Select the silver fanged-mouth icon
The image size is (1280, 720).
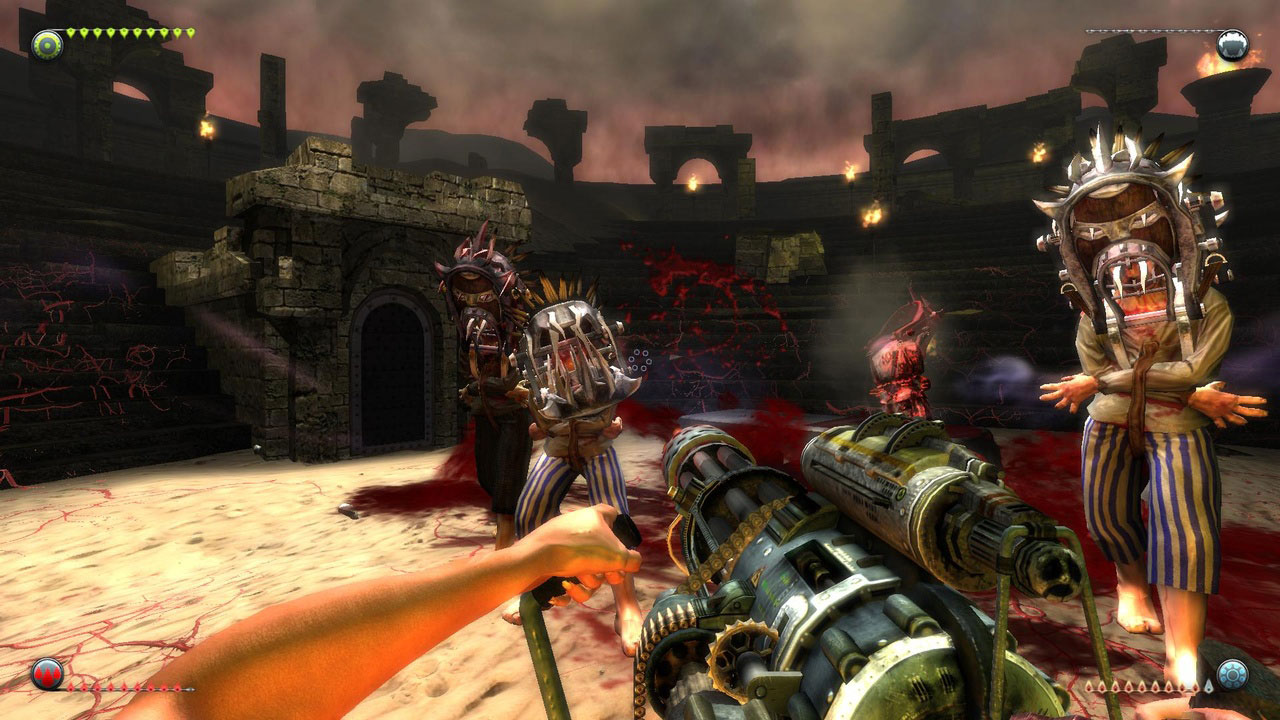coord(1232,45)
